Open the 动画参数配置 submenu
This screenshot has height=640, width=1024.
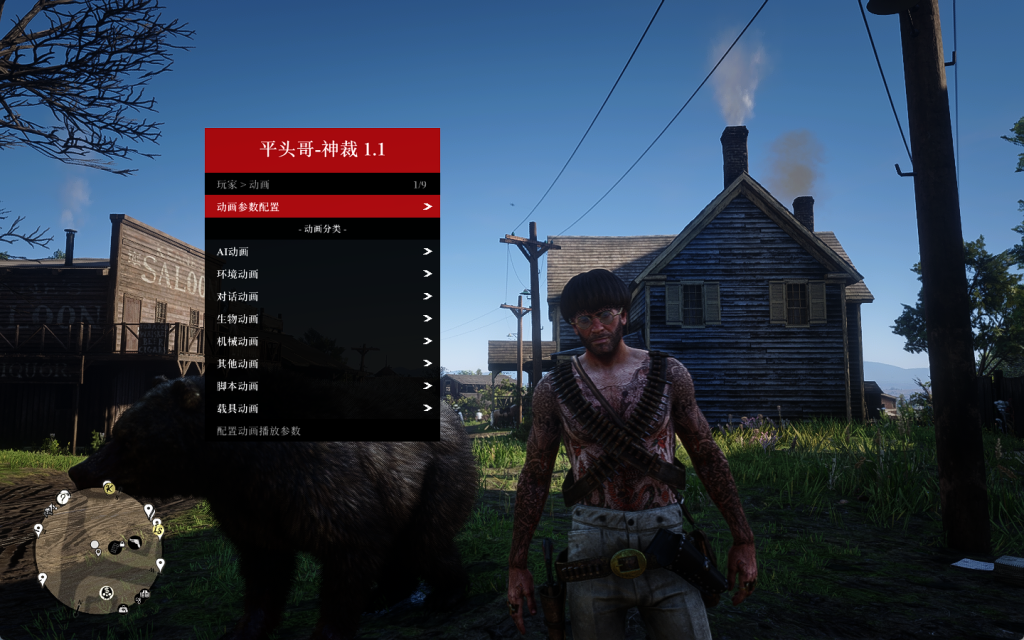click(322, 207)
